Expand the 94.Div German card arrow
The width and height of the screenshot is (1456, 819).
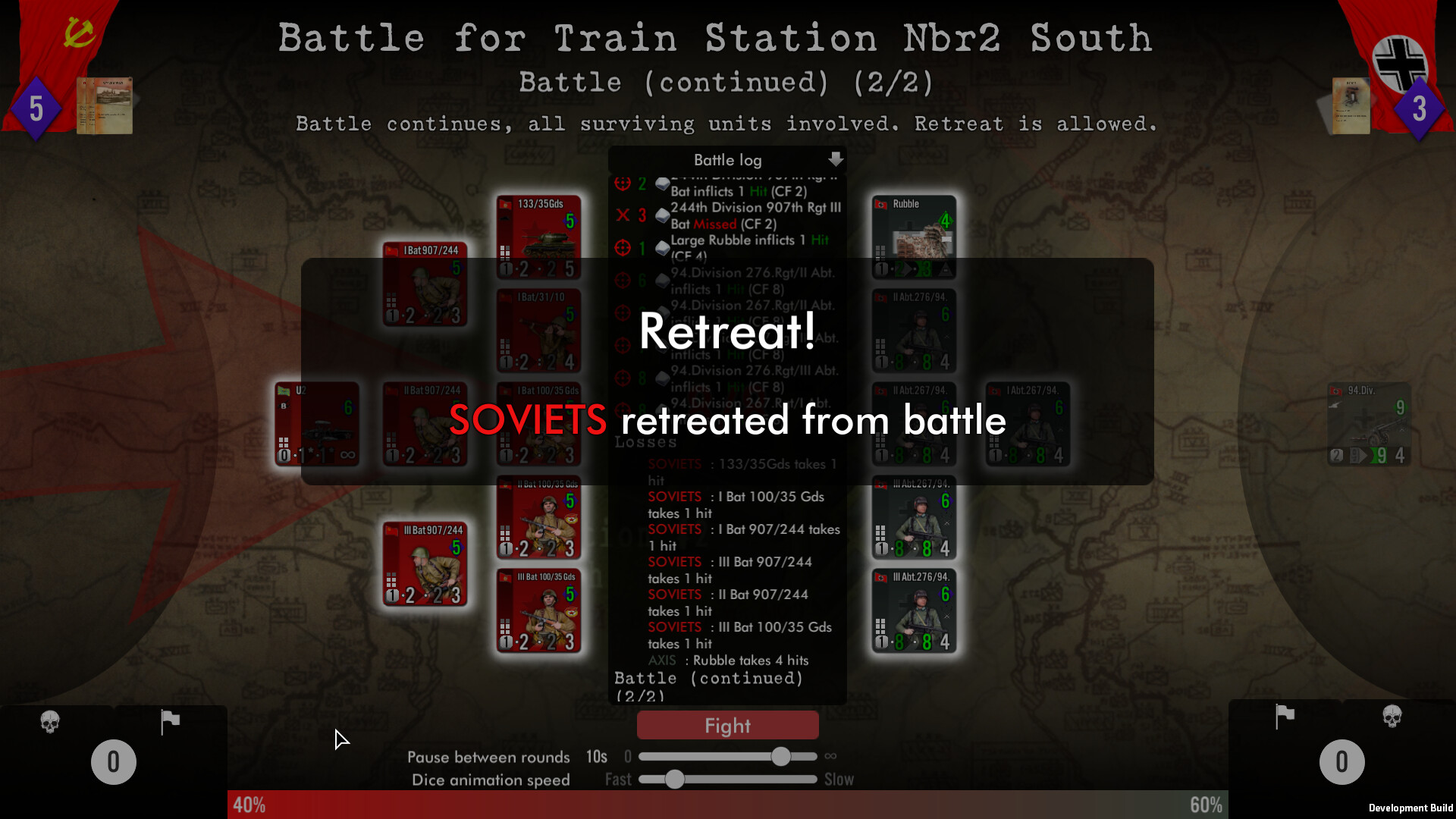1363,457
